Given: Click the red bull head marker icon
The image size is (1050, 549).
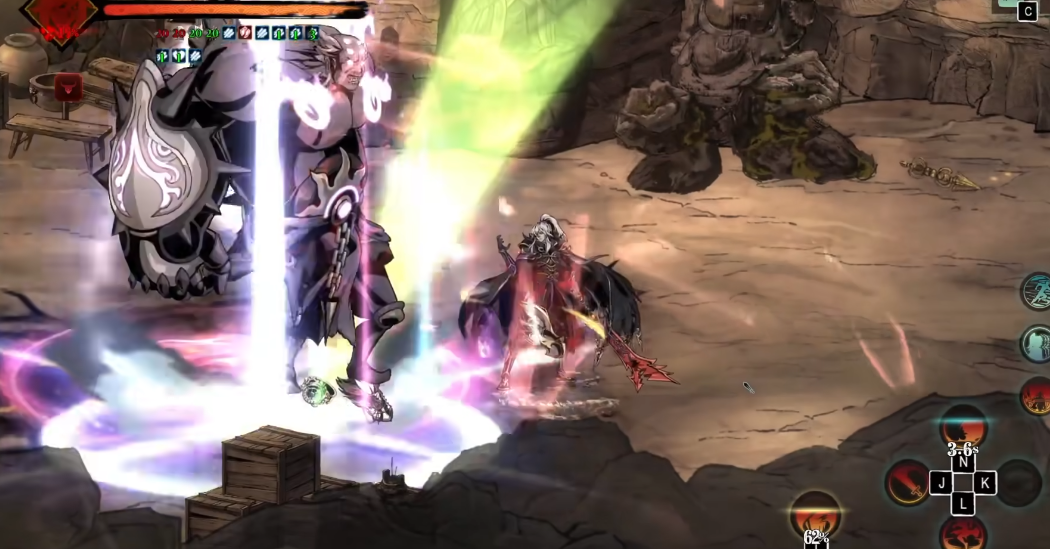Looking at the screenshot, I should (68, 87).
